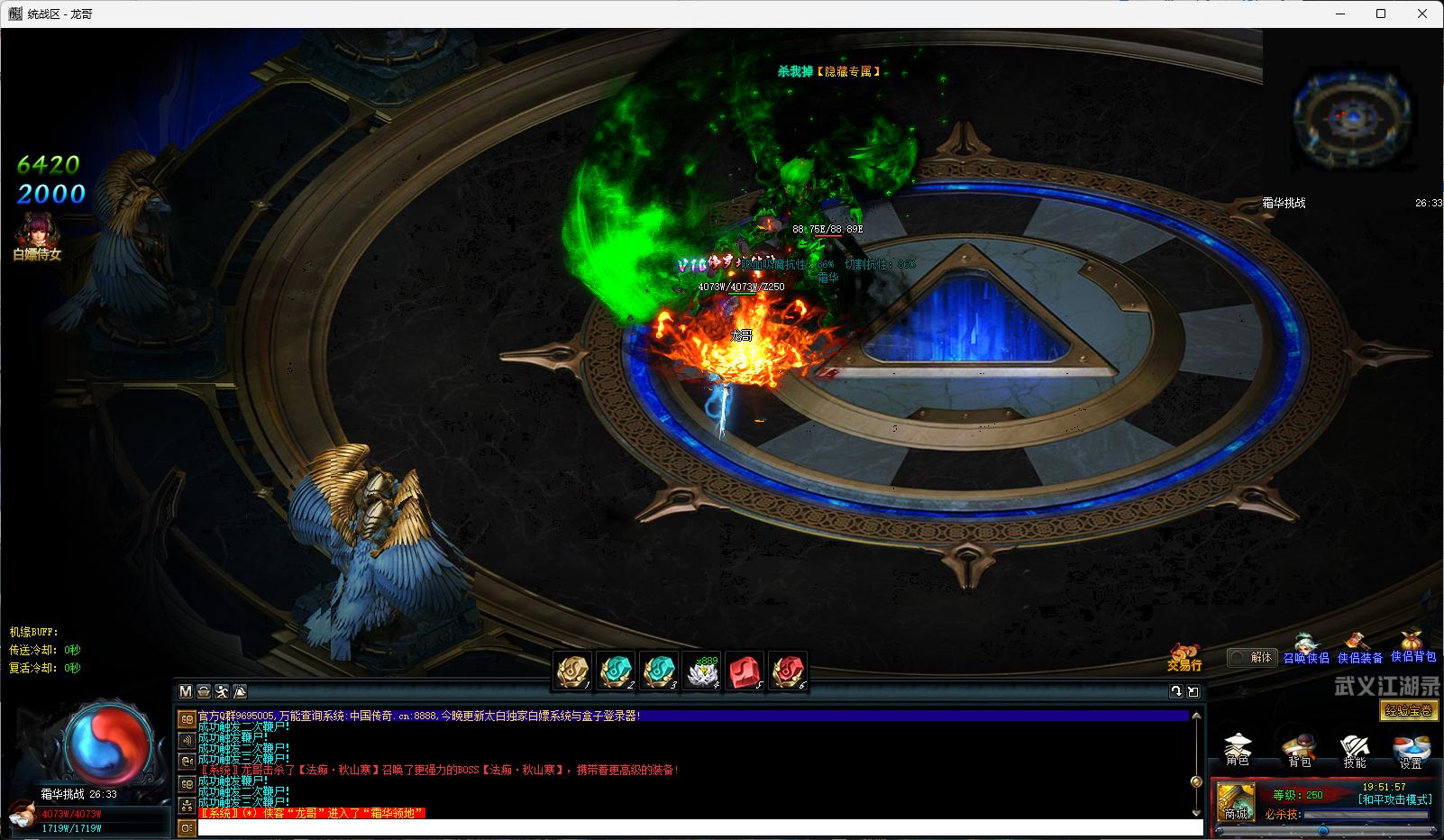Screen dimensions: 1444x840
Task: Select 召唤侠侣 to summon companion
Action: [1305, 650]
